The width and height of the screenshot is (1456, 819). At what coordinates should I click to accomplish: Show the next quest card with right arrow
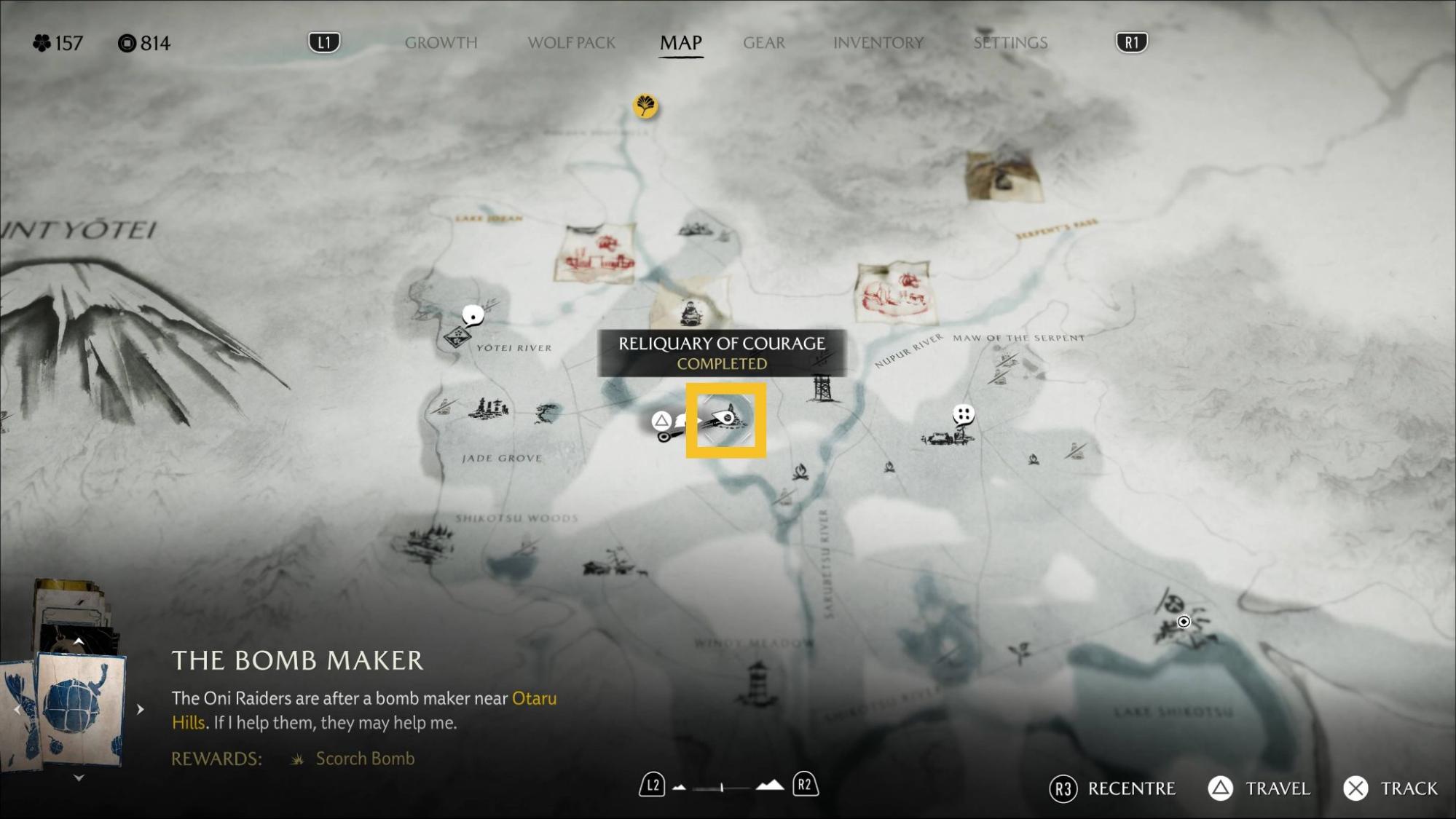141,709
